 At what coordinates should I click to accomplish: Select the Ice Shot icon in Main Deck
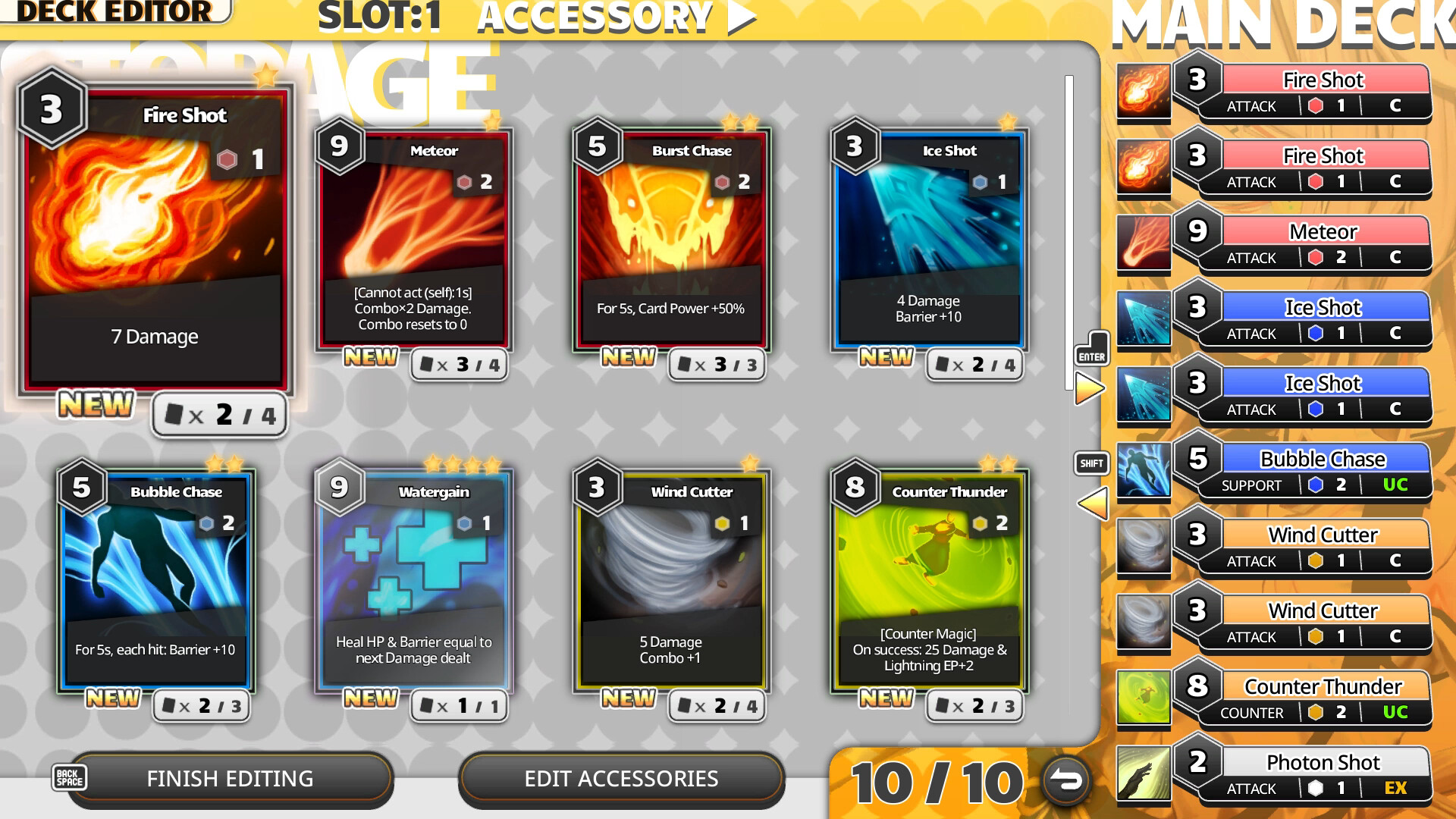(1144, 318)
